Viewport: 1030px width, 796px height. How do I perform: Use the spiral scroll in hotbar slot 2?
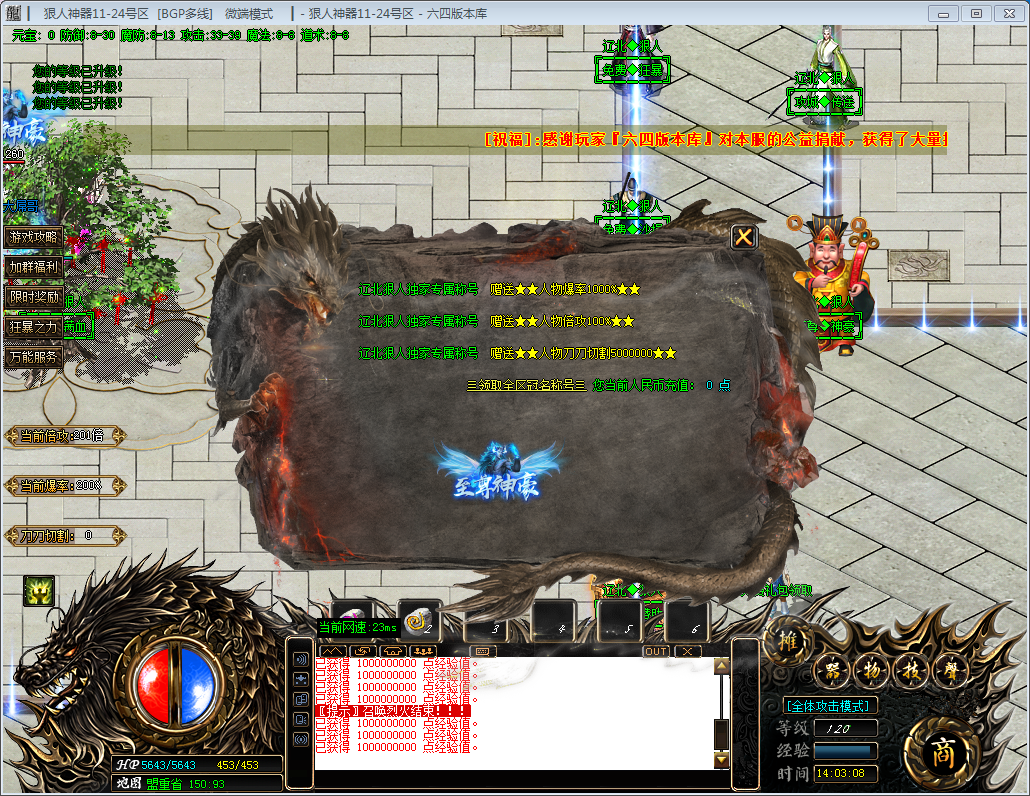[420, 620]
